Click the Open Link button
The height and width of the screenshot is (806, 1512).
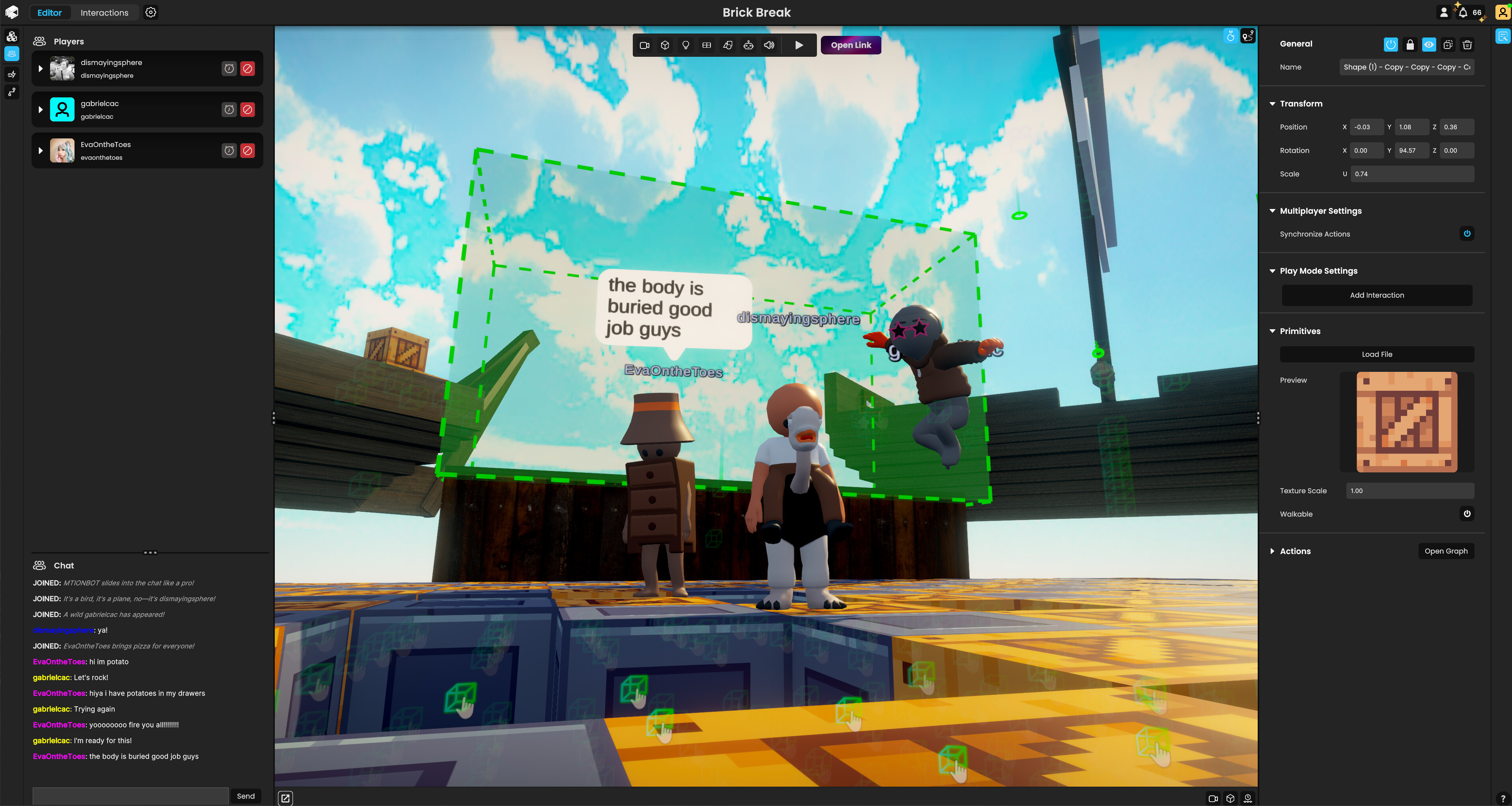850,45
